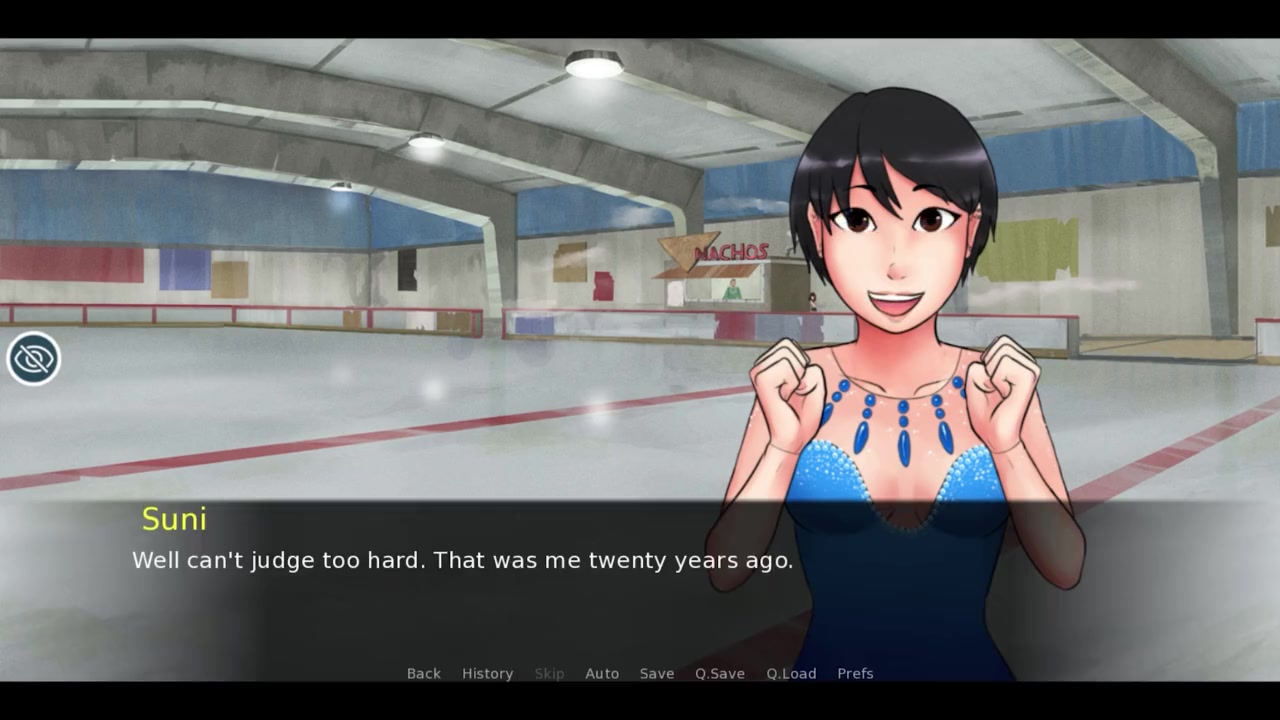This screenshot has width=1280, height=720.
Task: Click the Skip button
Action: [549, 673]
